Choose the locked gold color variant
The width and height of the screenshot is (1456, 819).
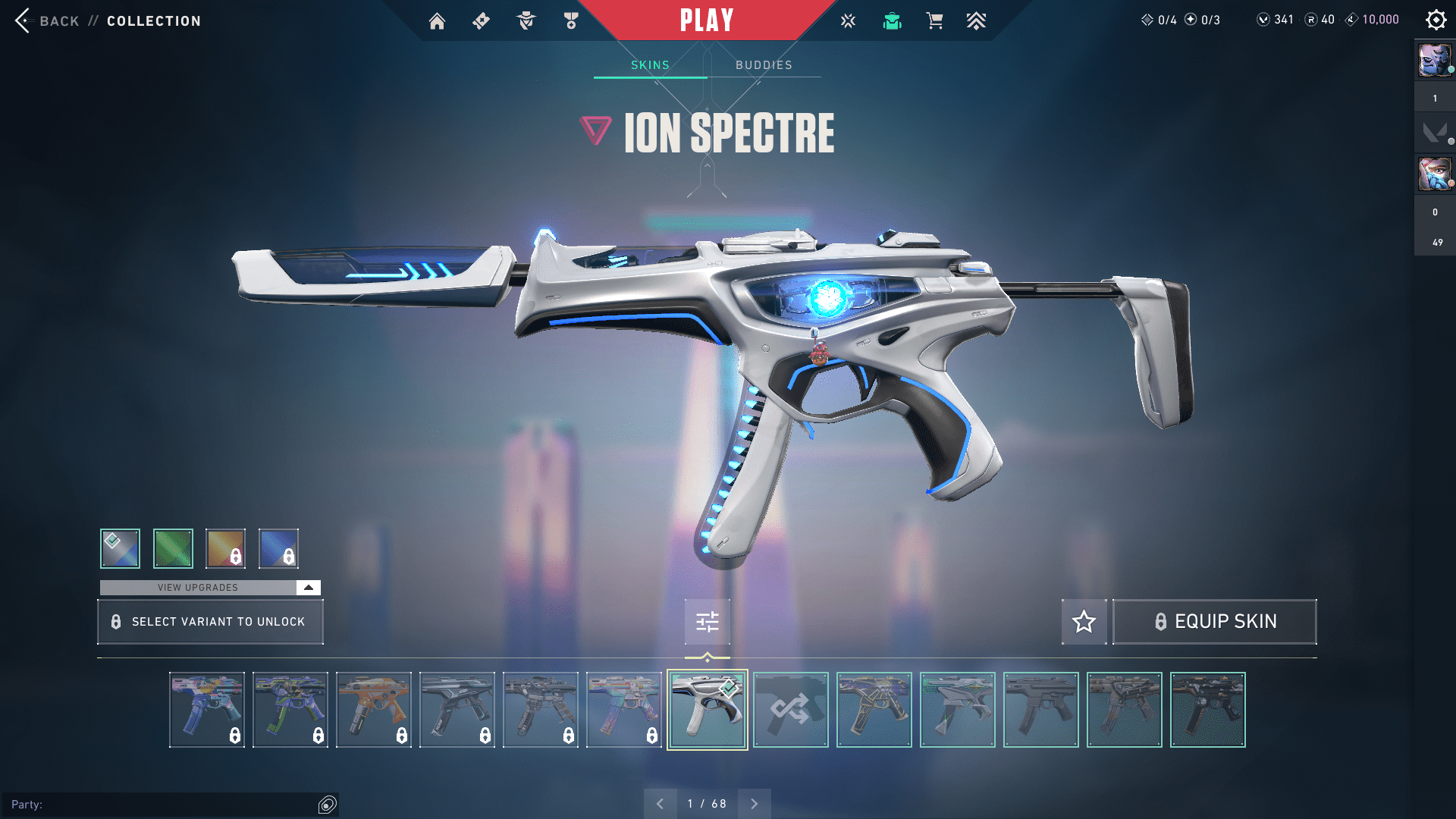tap(225, 548)
